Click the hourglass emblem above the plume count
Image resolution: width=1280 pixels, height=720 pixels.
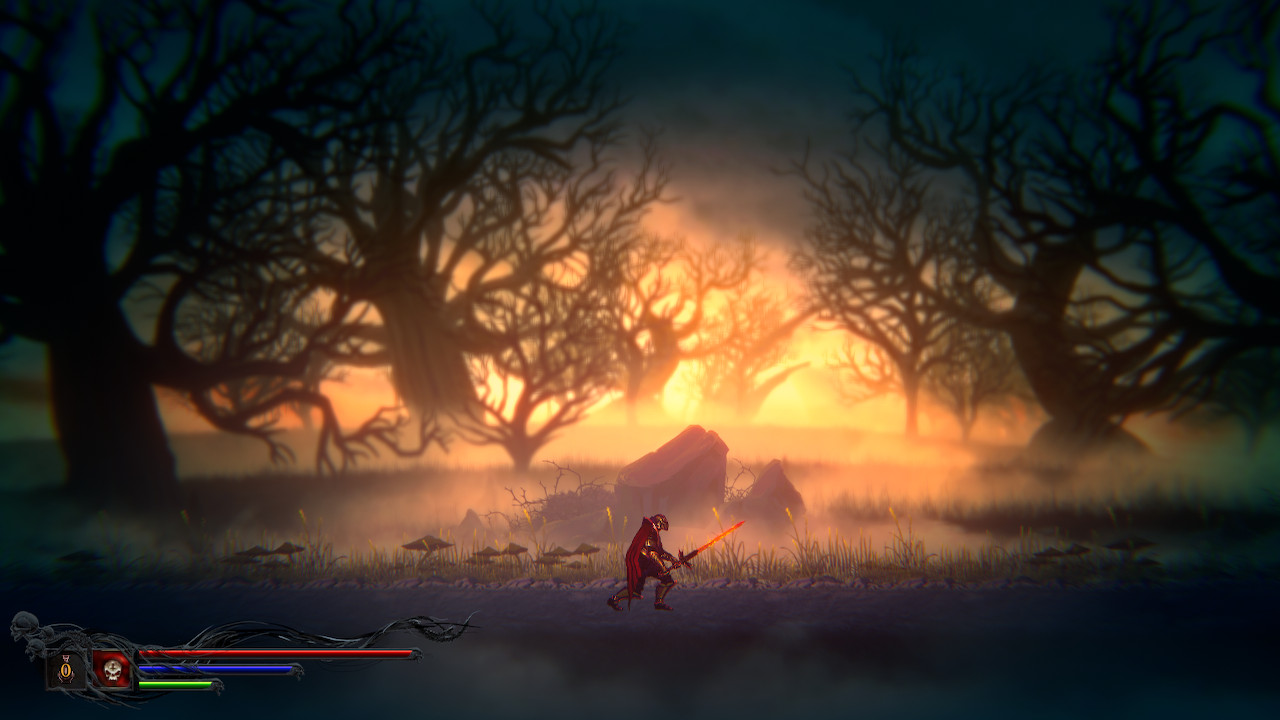[66, 657]
